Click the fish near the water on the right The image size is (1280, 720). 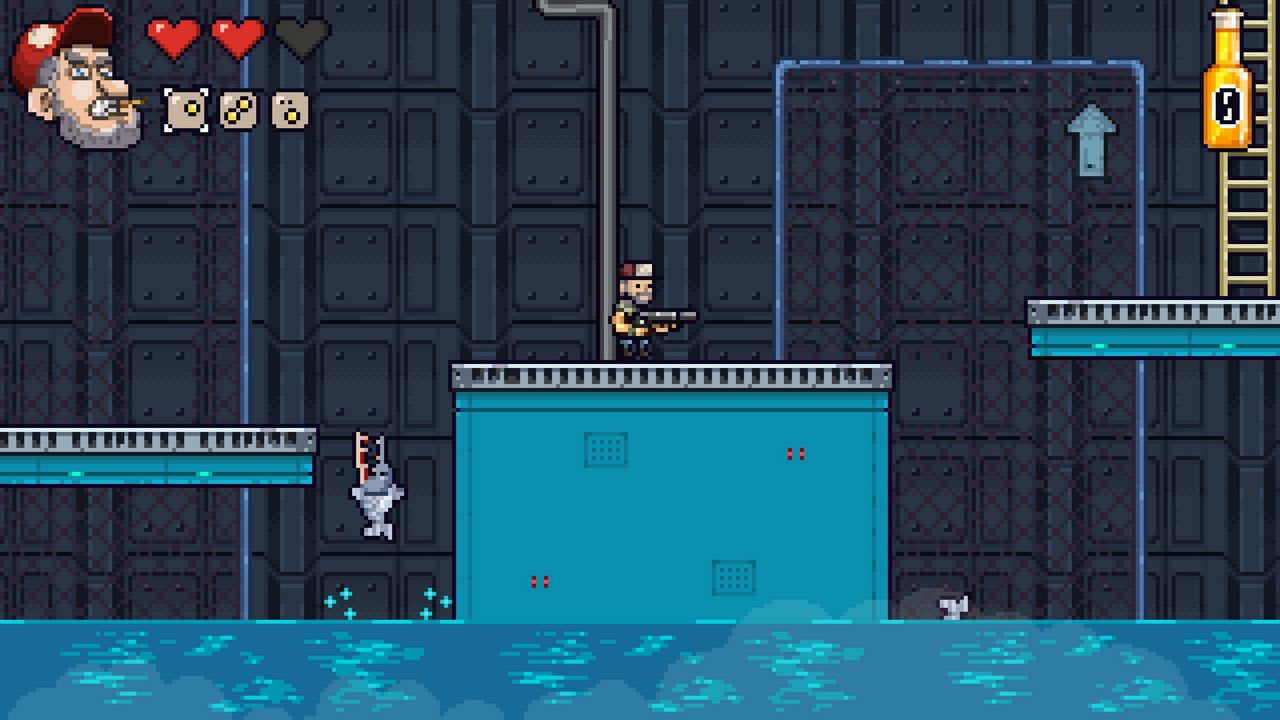coord(953,606)
